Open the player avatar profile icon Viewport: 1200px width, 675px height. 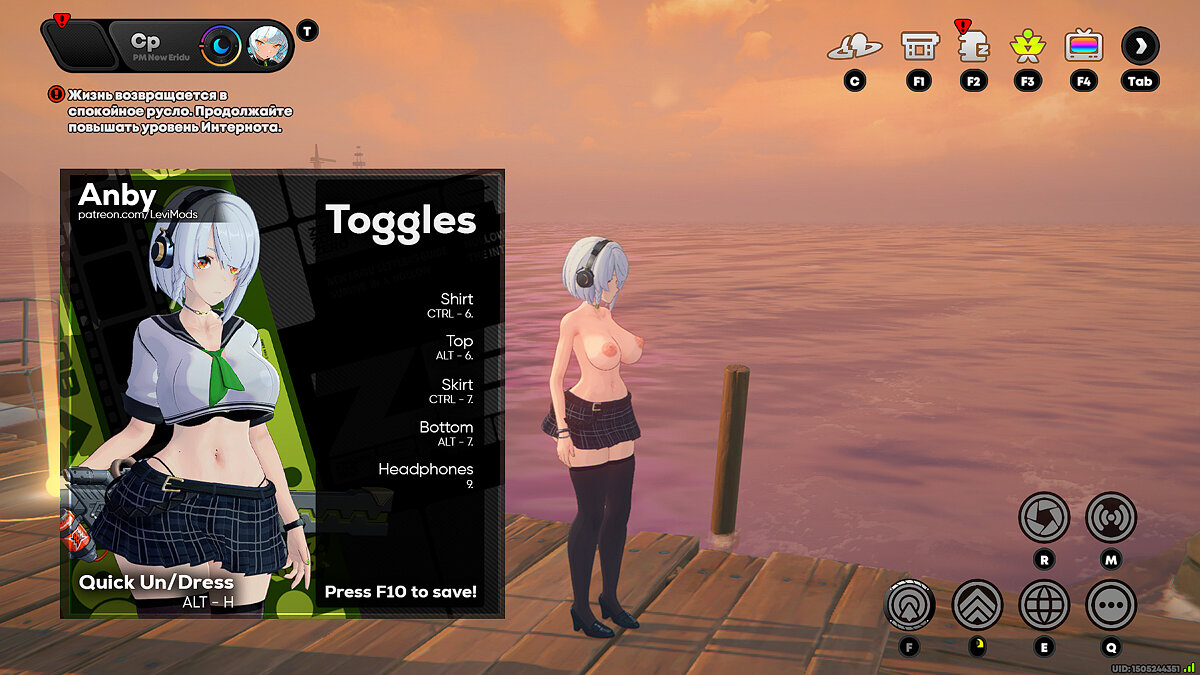coord(268,45)
